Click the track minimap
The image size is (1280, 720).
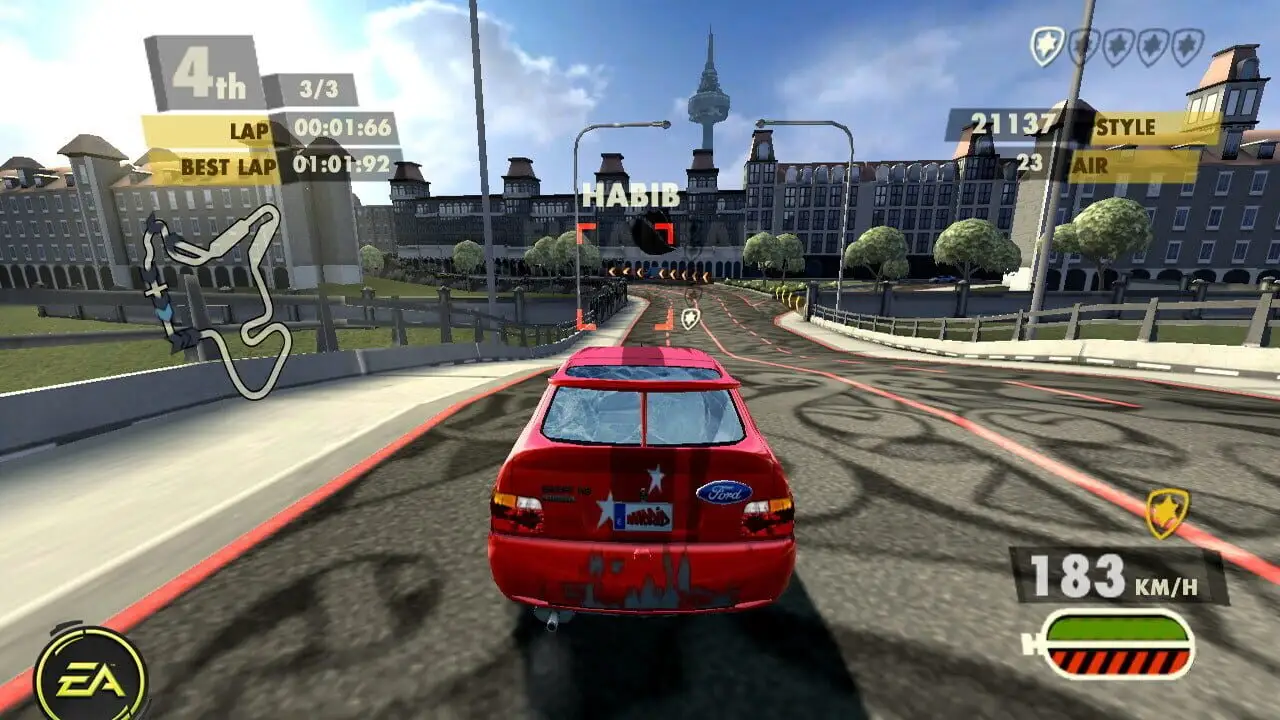(216, 300)
